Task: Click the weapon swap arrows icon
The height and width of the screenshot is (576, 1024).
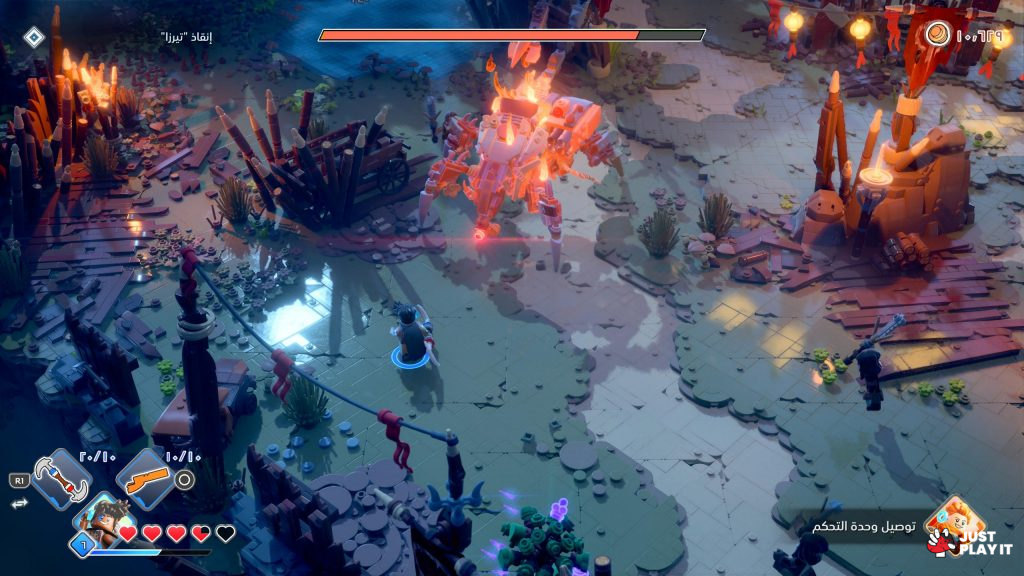Action: pos(17,505)
